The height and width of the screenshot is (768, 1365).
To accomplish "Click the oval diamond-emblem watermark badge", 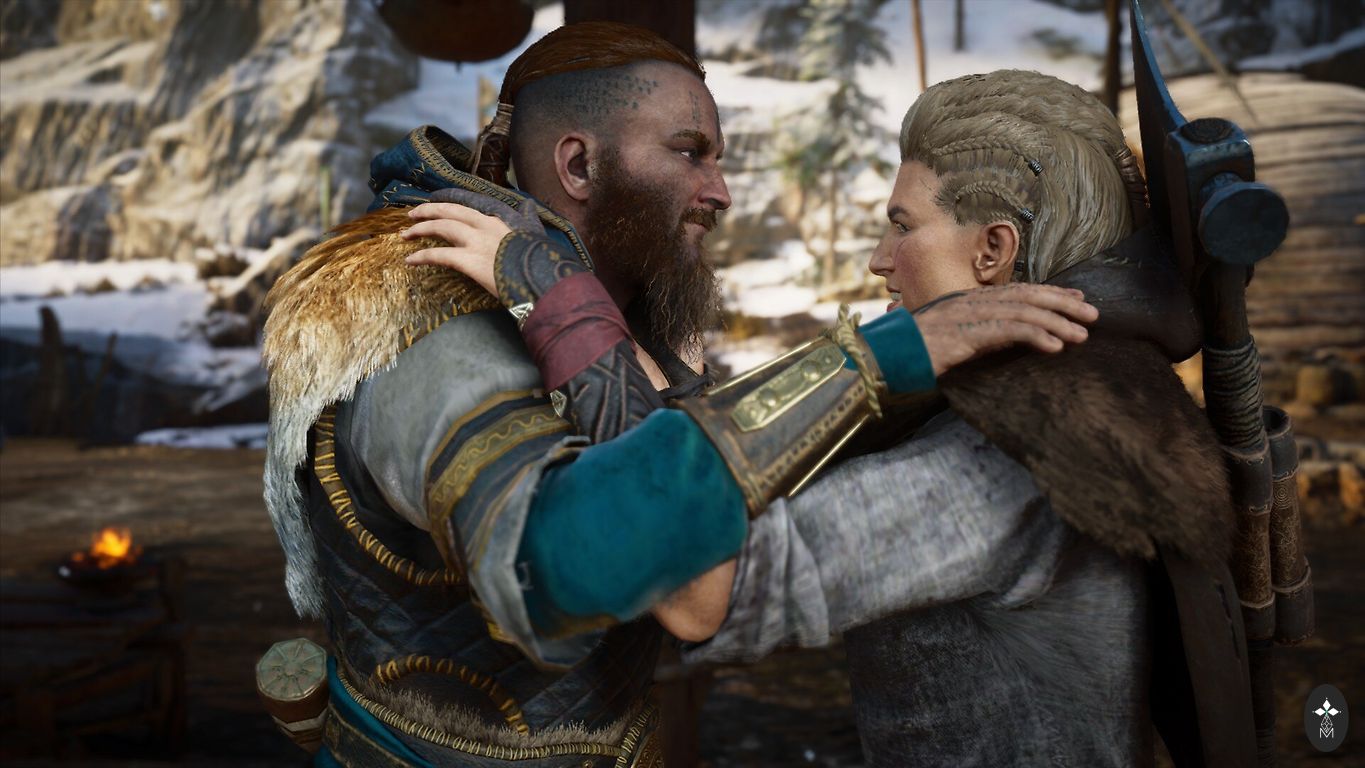I will click(1326, 717).
